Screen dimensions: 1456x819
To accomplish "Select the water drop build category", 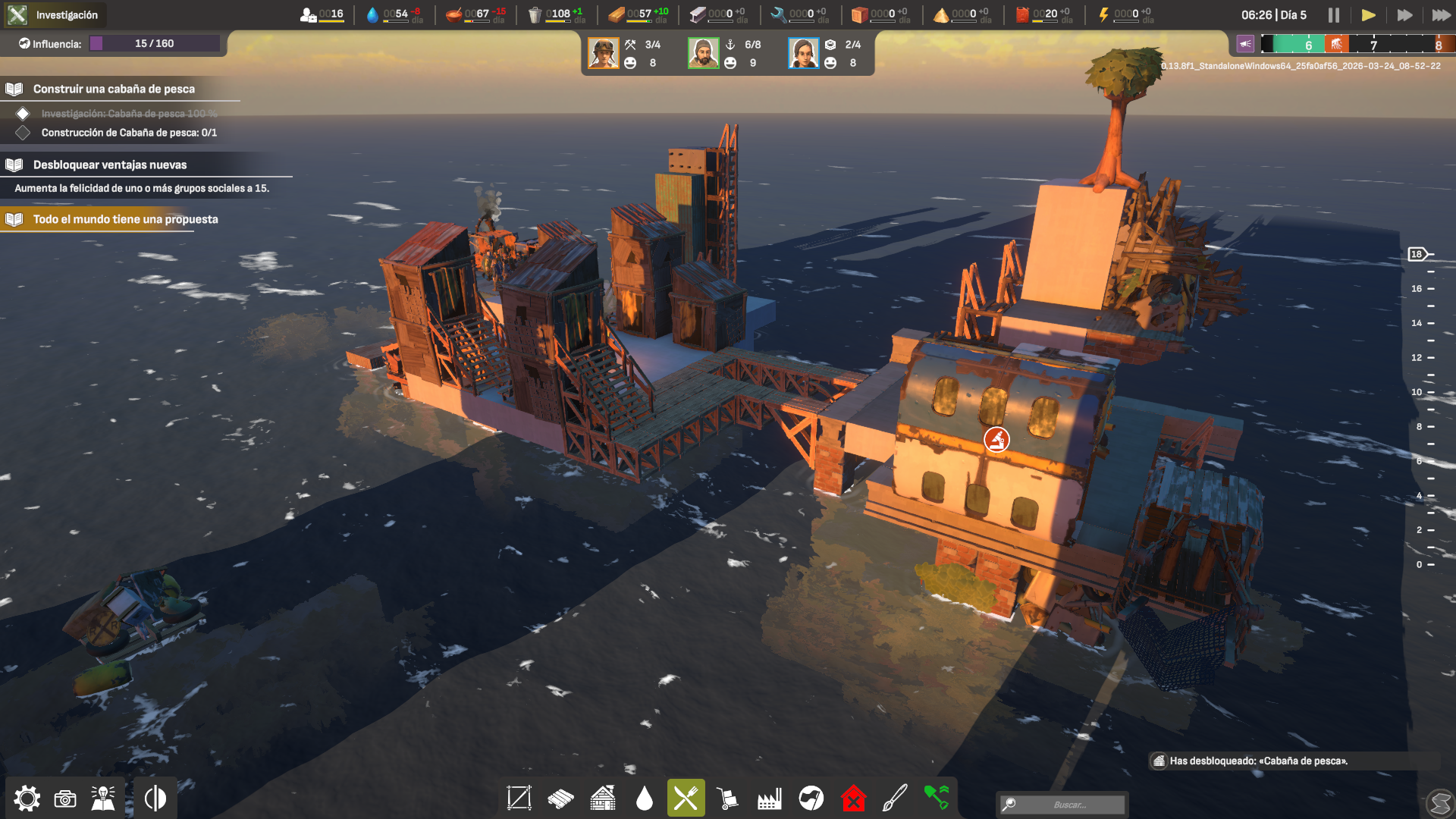I will (645, 799).
